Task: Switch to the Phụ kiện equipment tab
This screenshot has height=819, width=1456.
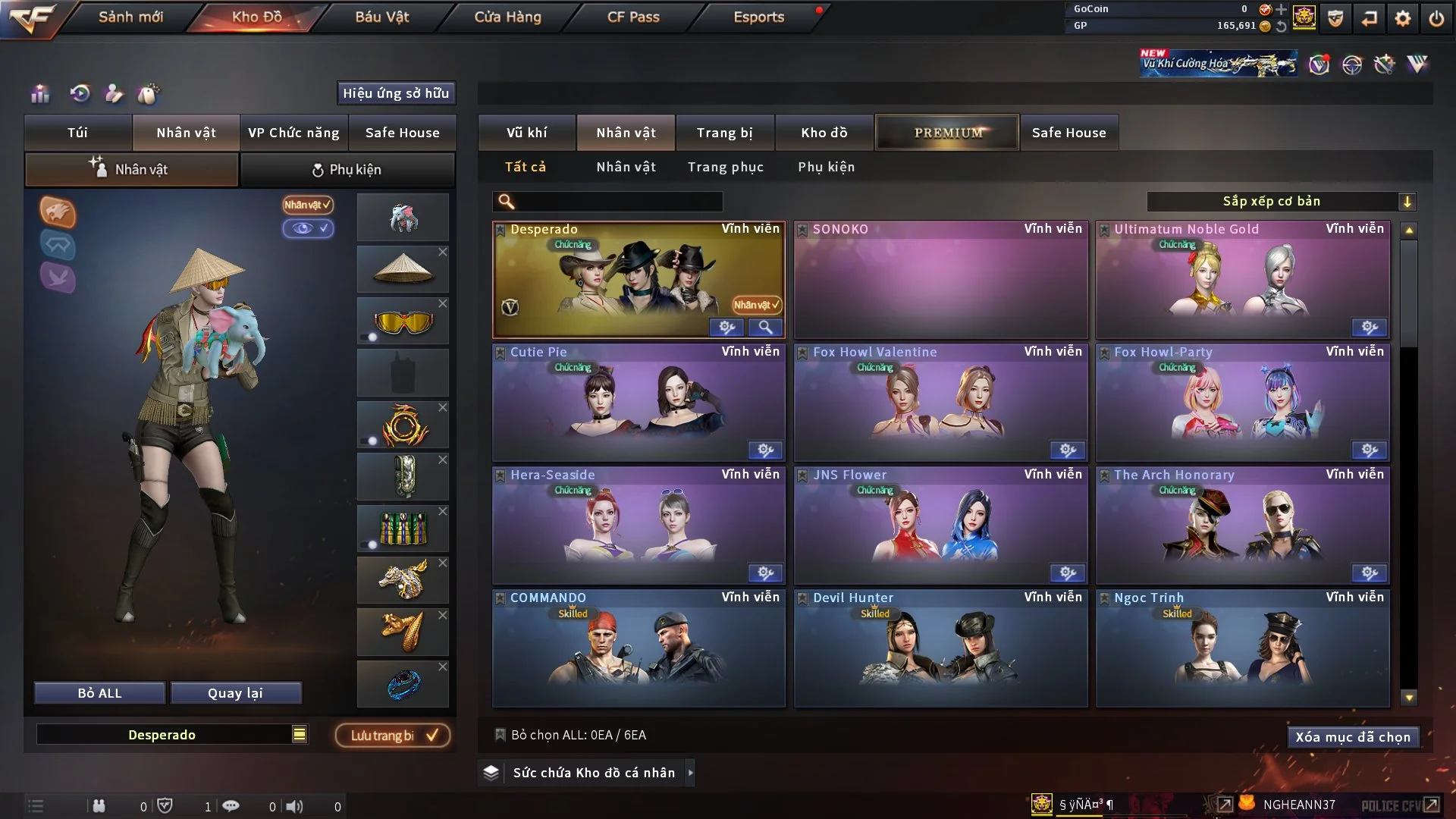Action: (347, 170)
